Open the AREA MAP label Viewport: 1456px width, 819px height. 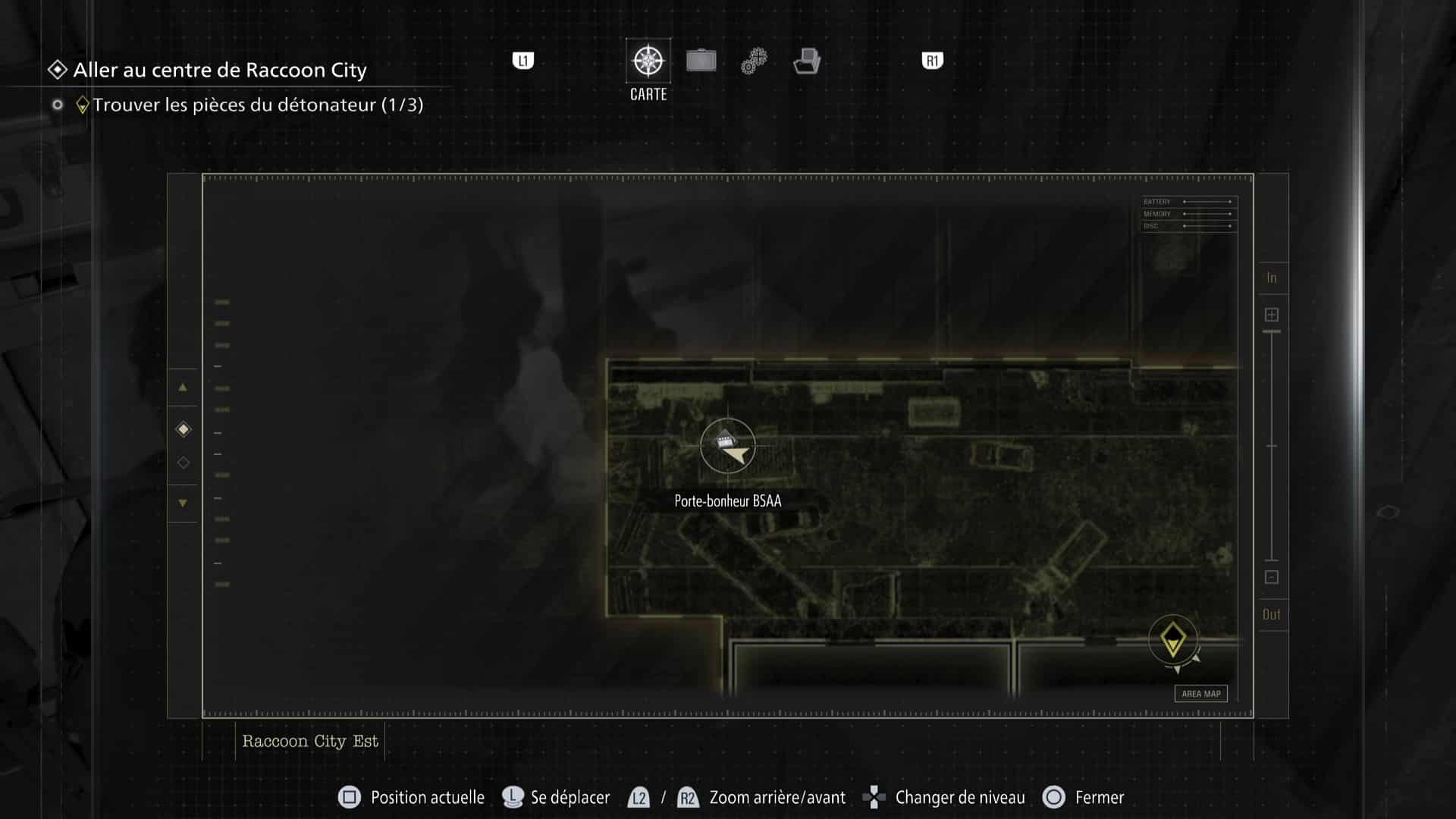click(x=1200, y=693)
